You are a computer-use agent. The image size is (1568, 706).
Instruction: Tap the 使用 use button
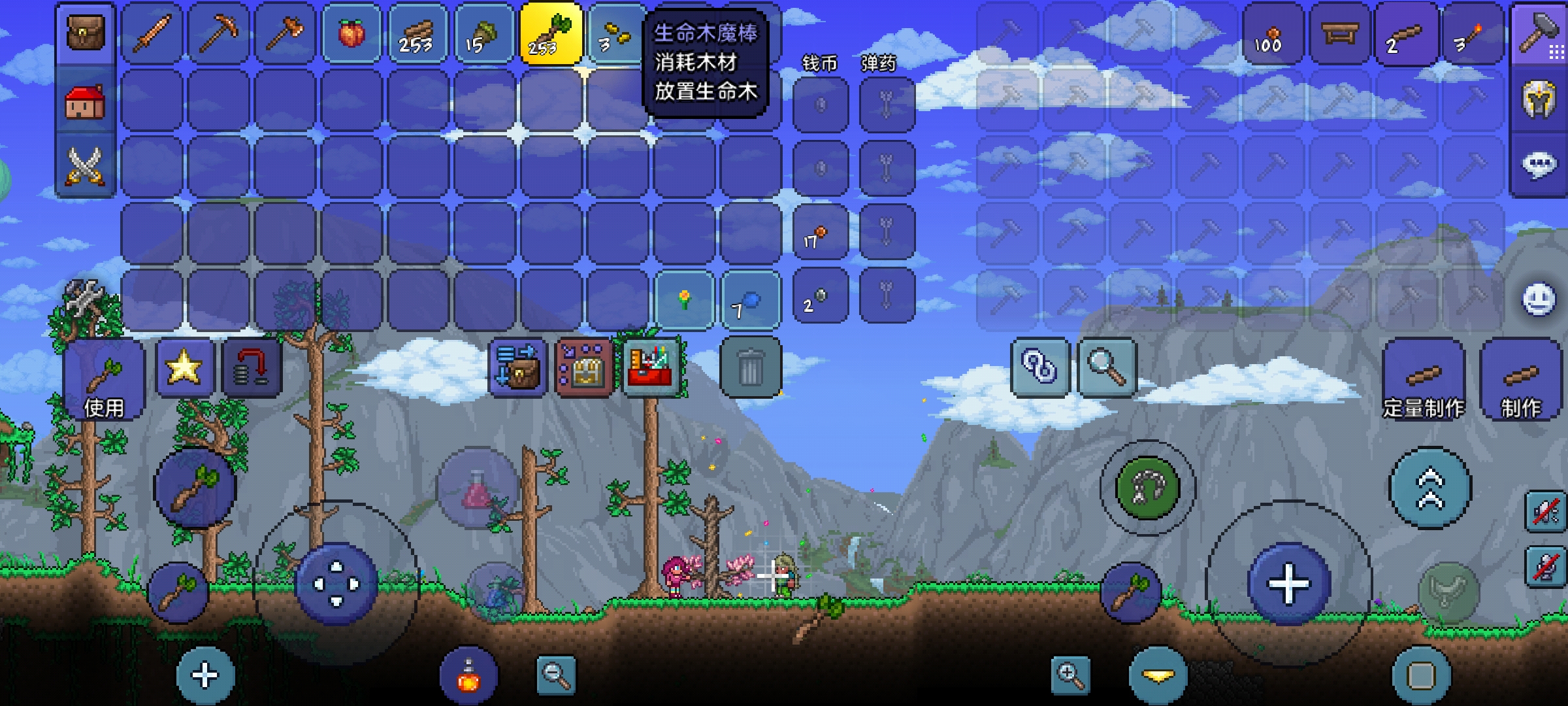(x=105, y=380)
